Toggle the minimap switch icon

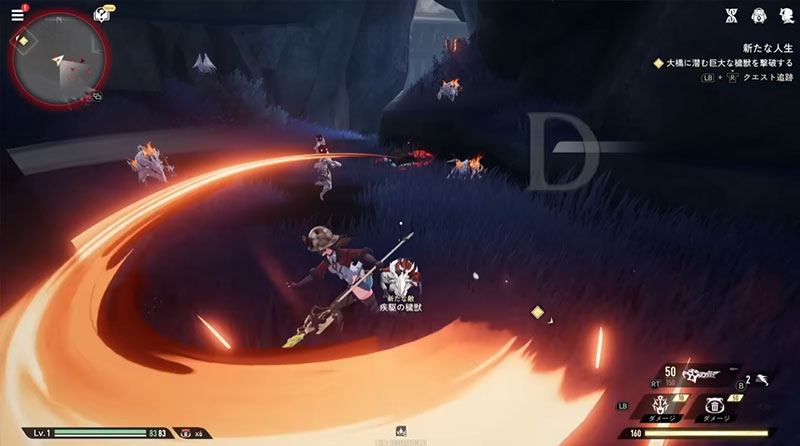[97, 96]
